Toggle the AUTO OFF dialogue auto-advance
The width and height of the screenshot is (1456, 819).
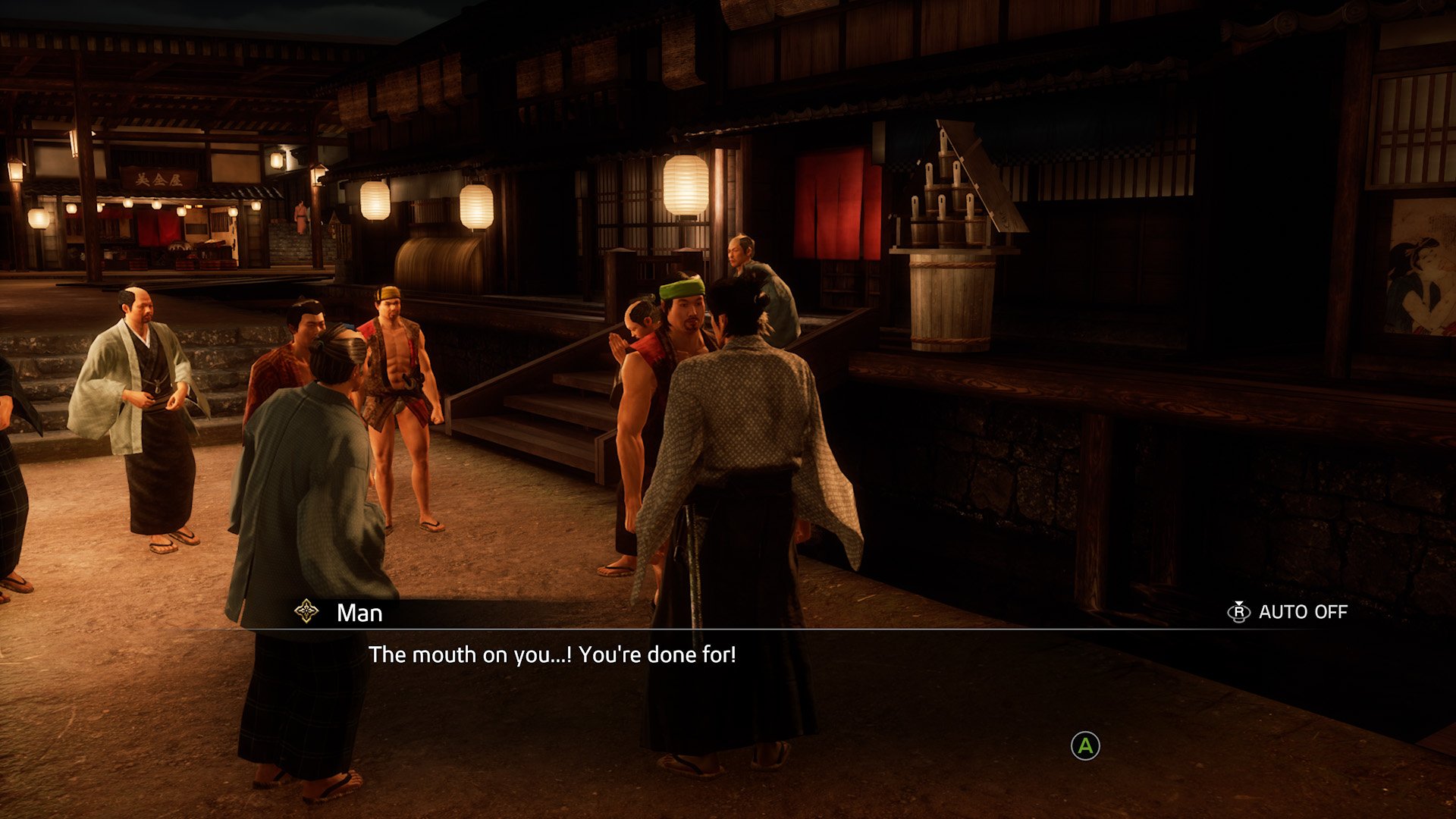[x=1288, y=612]
